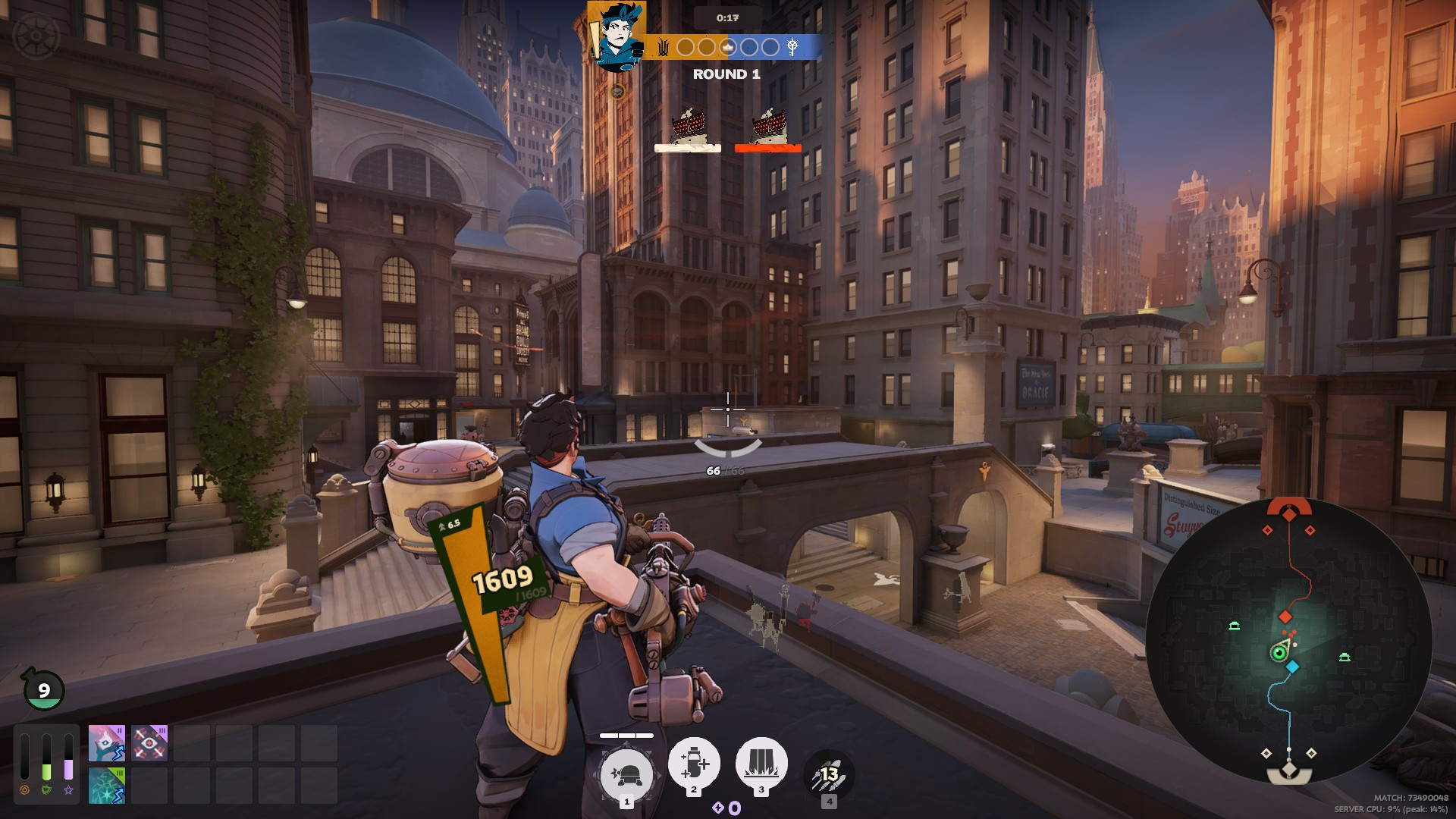Select the red base marker on the minimap
The width and height of the screenshot is (1456, 819).
point(1289,510)
